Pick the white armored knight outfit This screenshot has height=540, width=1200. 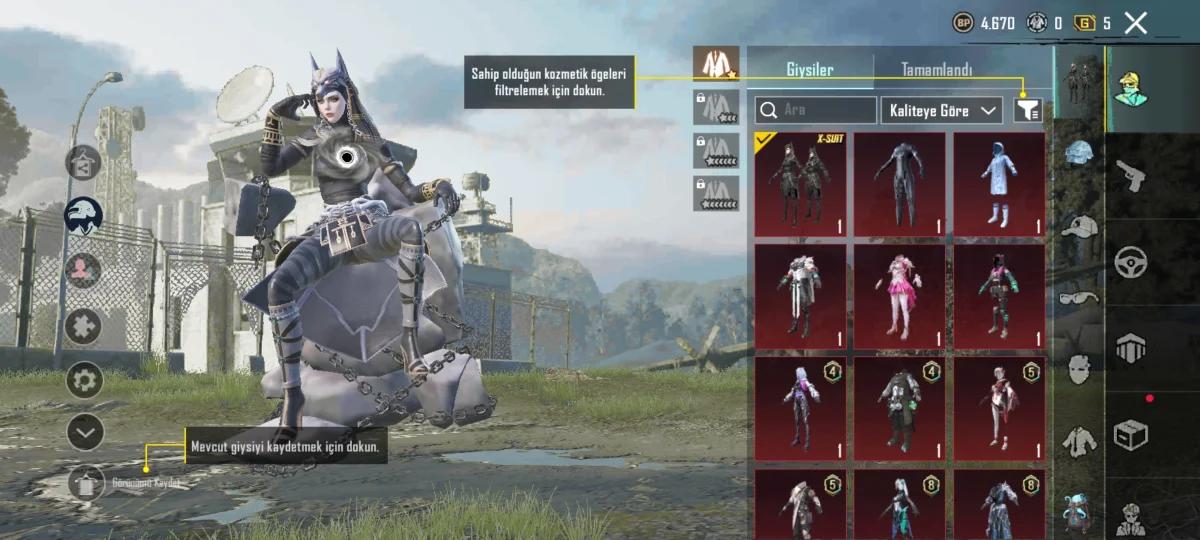coord(800,296)
